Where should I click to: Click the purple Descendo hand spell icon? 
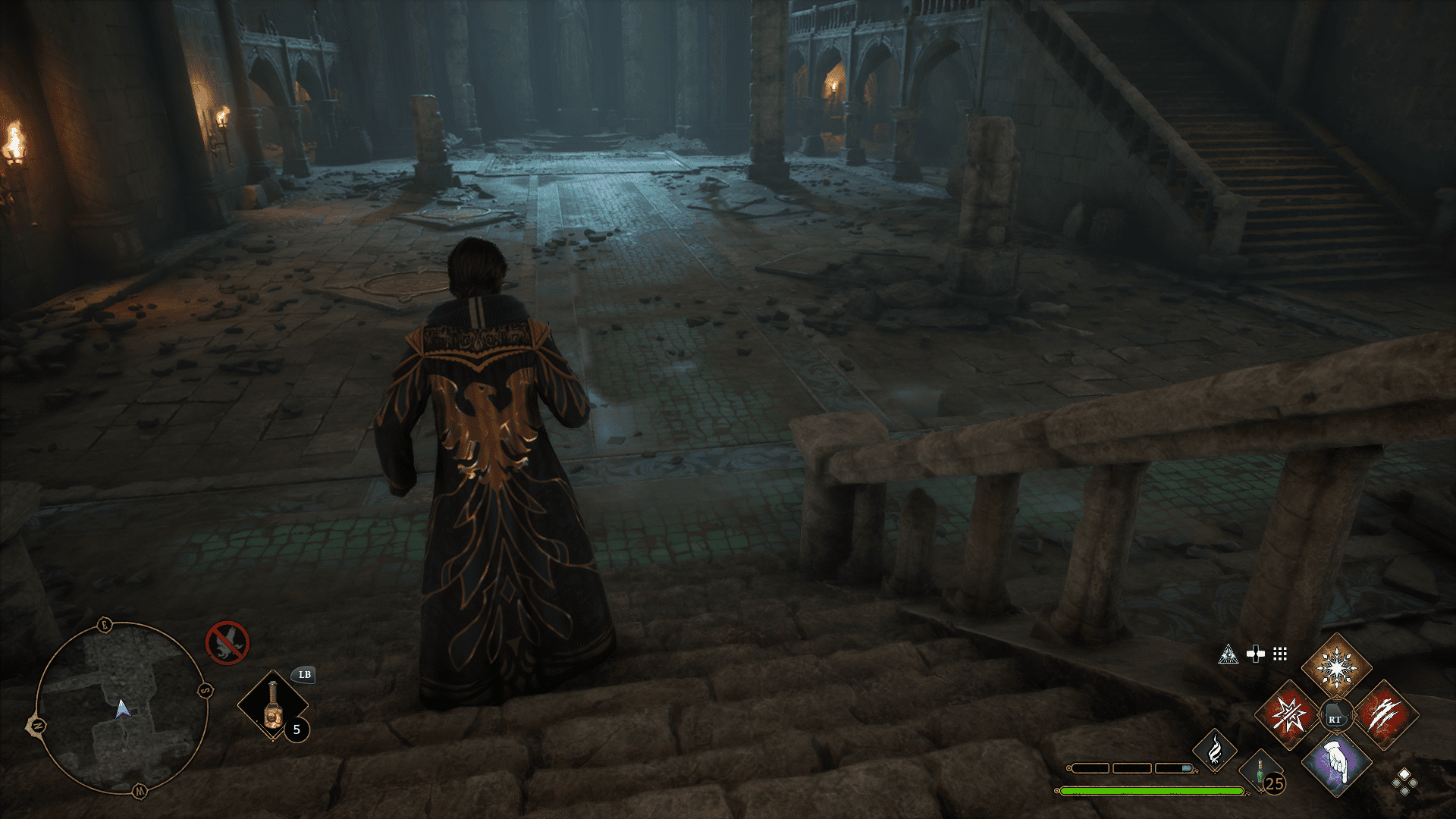pos(1337,764)
